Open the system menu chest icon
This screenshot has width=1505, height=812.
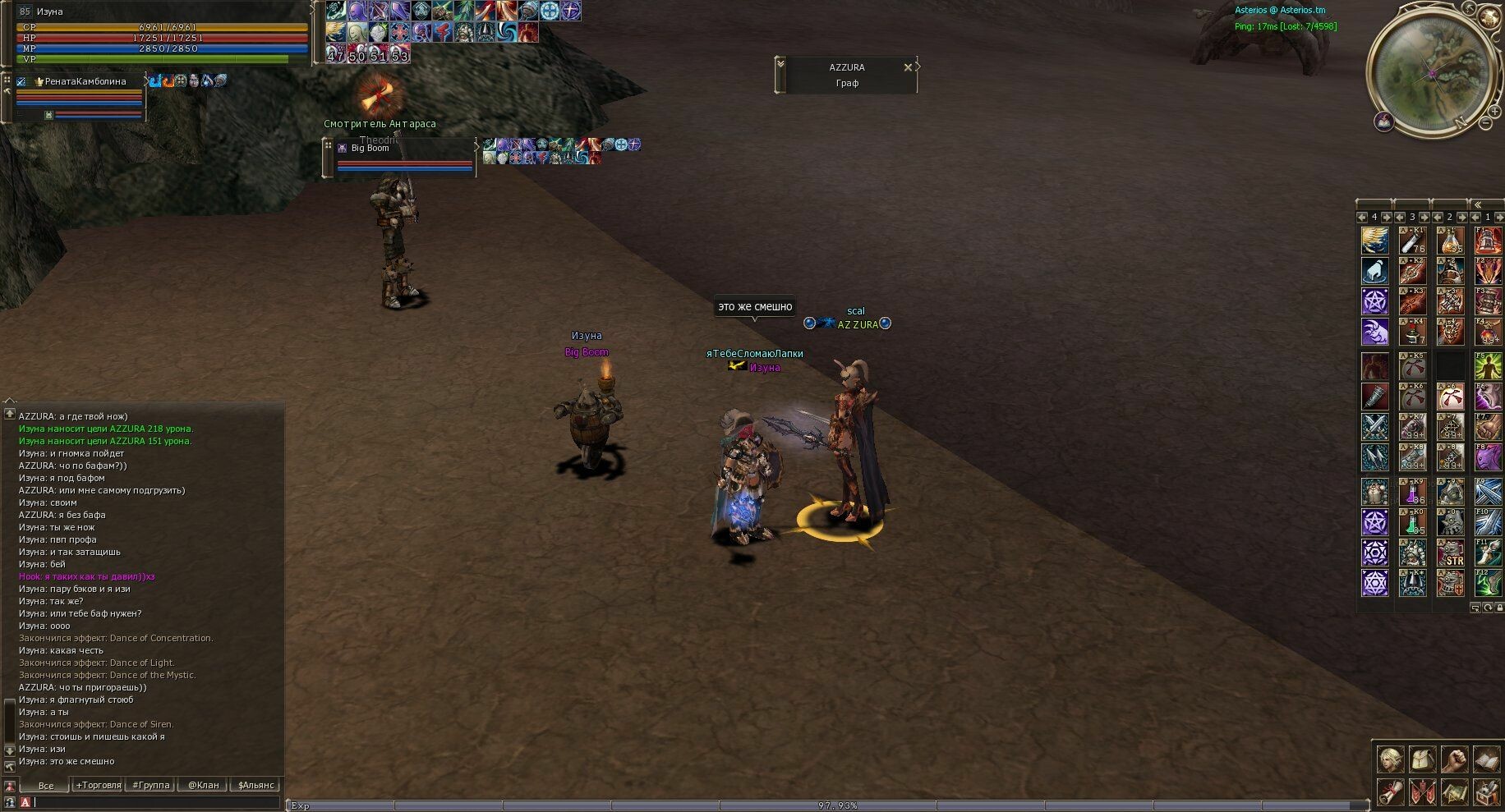tap(1486, 792)
